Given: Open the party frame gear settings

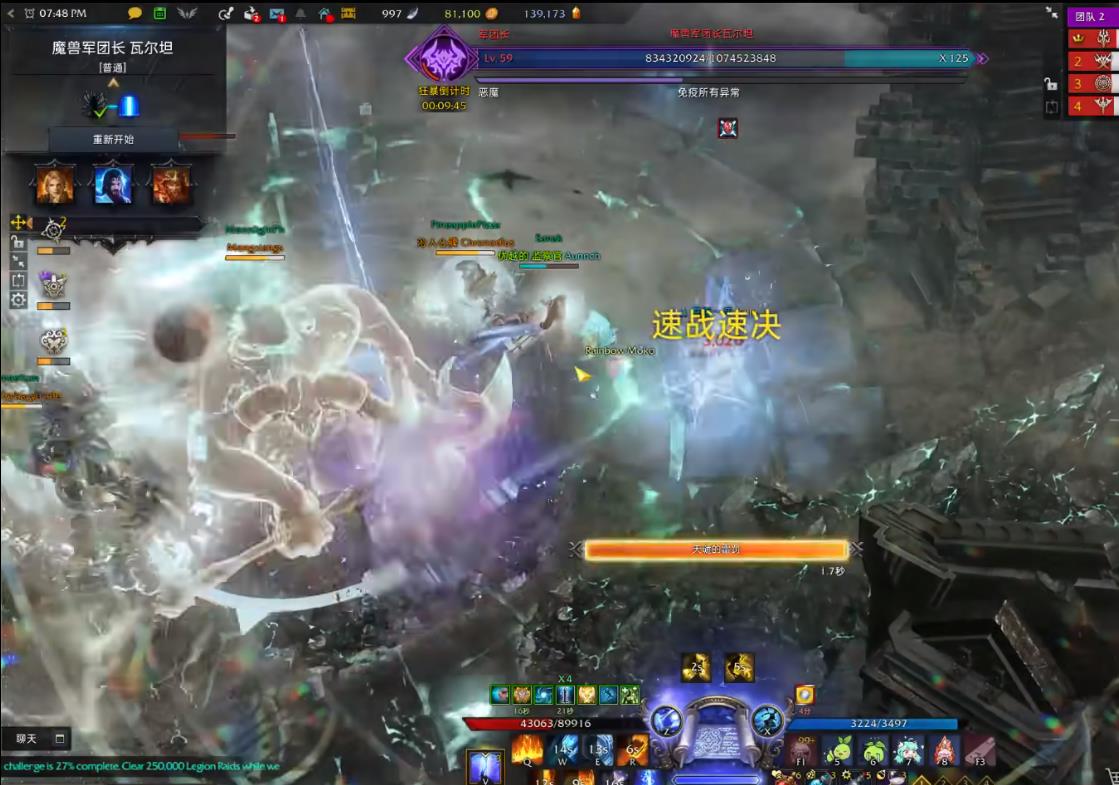Looking at the screenshot, I should [18, 299].
